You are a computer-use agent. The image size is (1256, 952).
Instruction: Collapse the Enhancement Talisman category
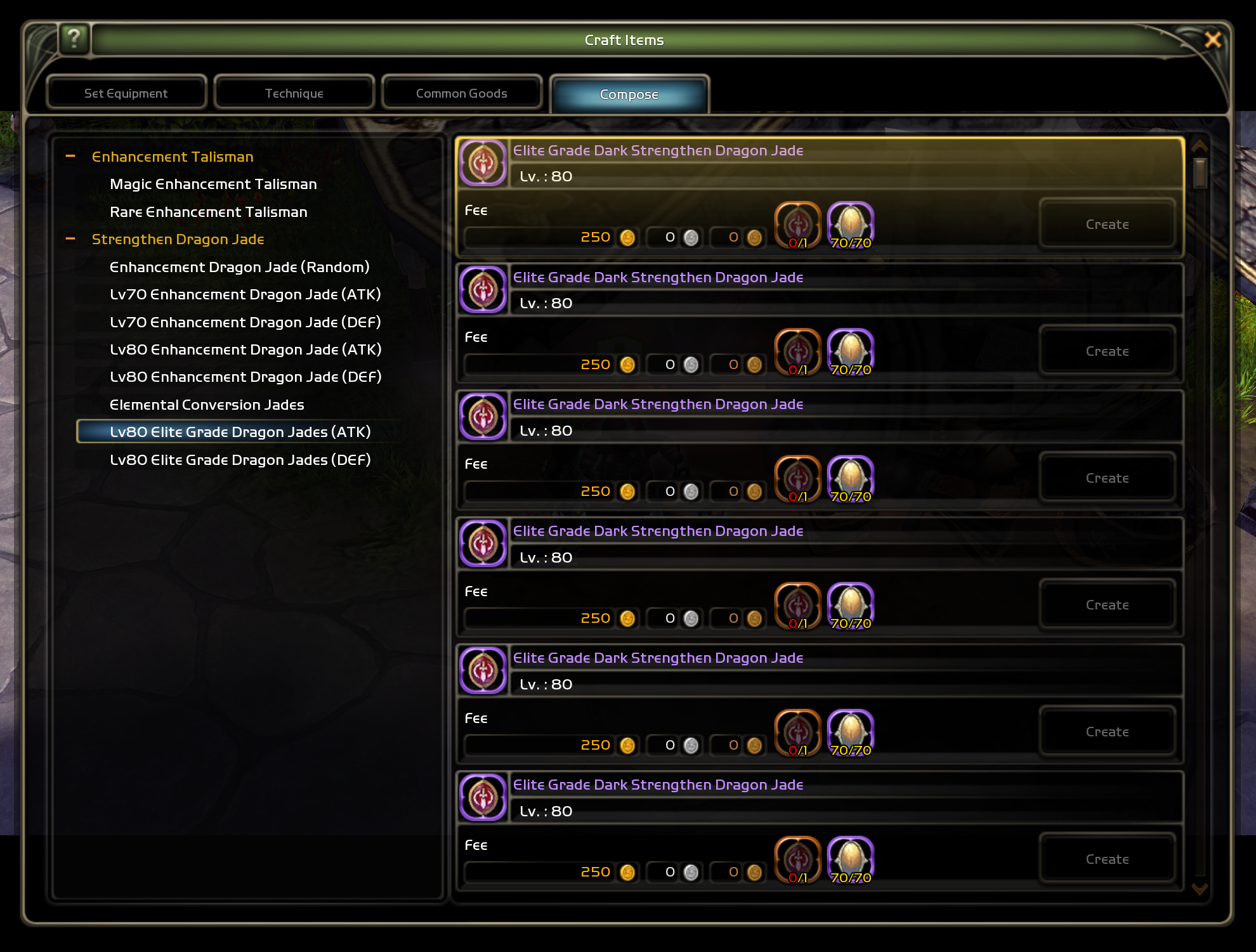(x=70, y=156)
